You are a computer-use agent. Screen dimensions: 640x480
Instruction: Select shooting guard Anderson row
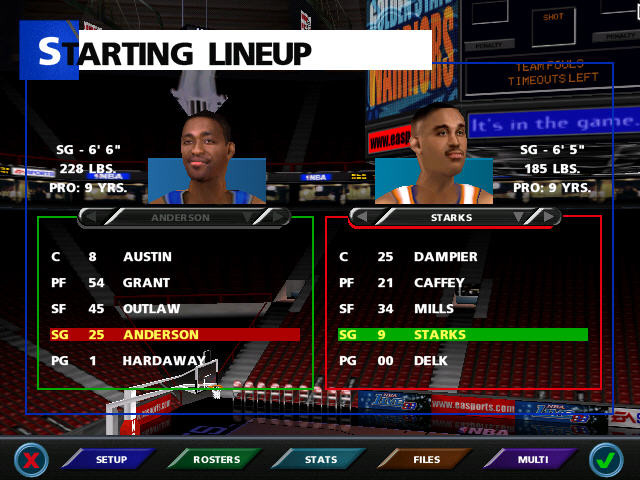click(160, 335)
